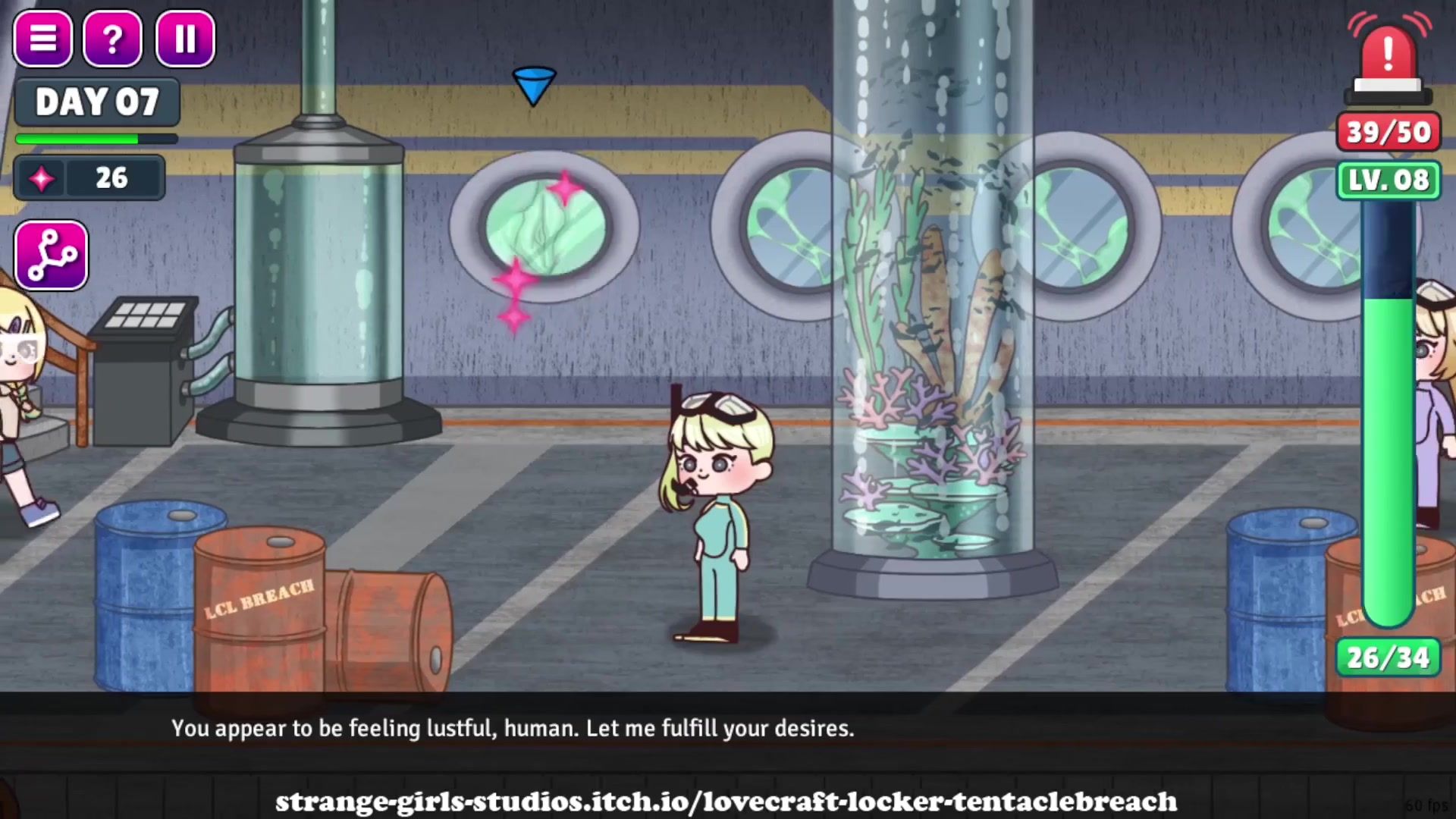The width and height of the screenshot is (1456, 819).
Task: Open the hamburger menu button
Action: tap(43, 39)
